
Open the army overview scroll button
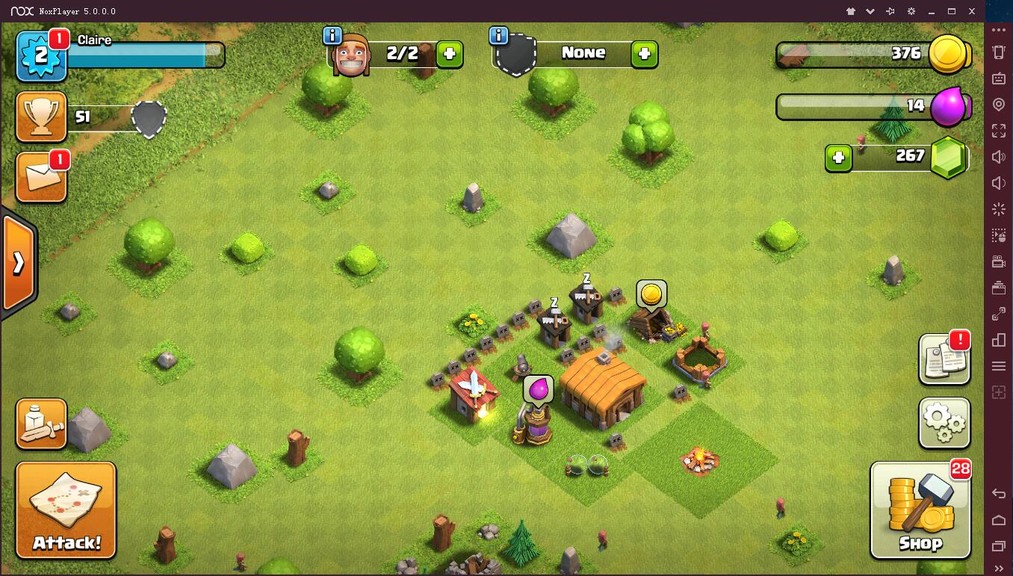click(41, 423)
